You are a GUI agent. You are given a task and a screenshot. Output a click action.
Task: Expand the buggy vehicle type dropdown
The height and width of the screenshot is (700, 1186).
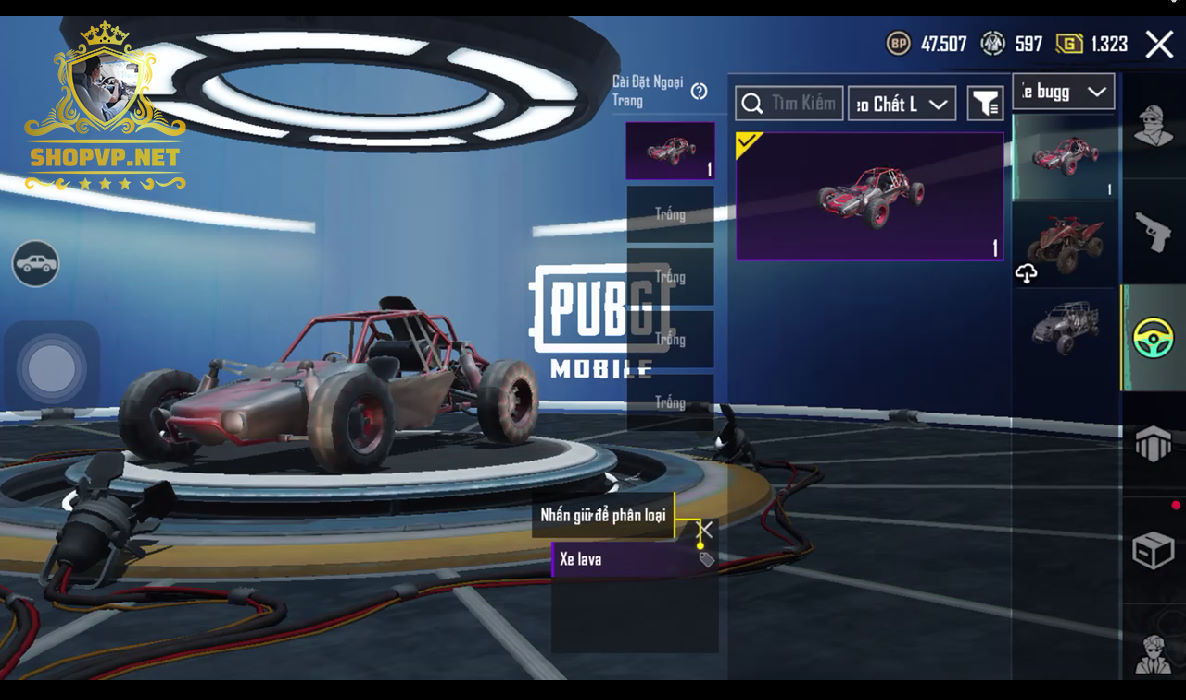[1063, 92]
